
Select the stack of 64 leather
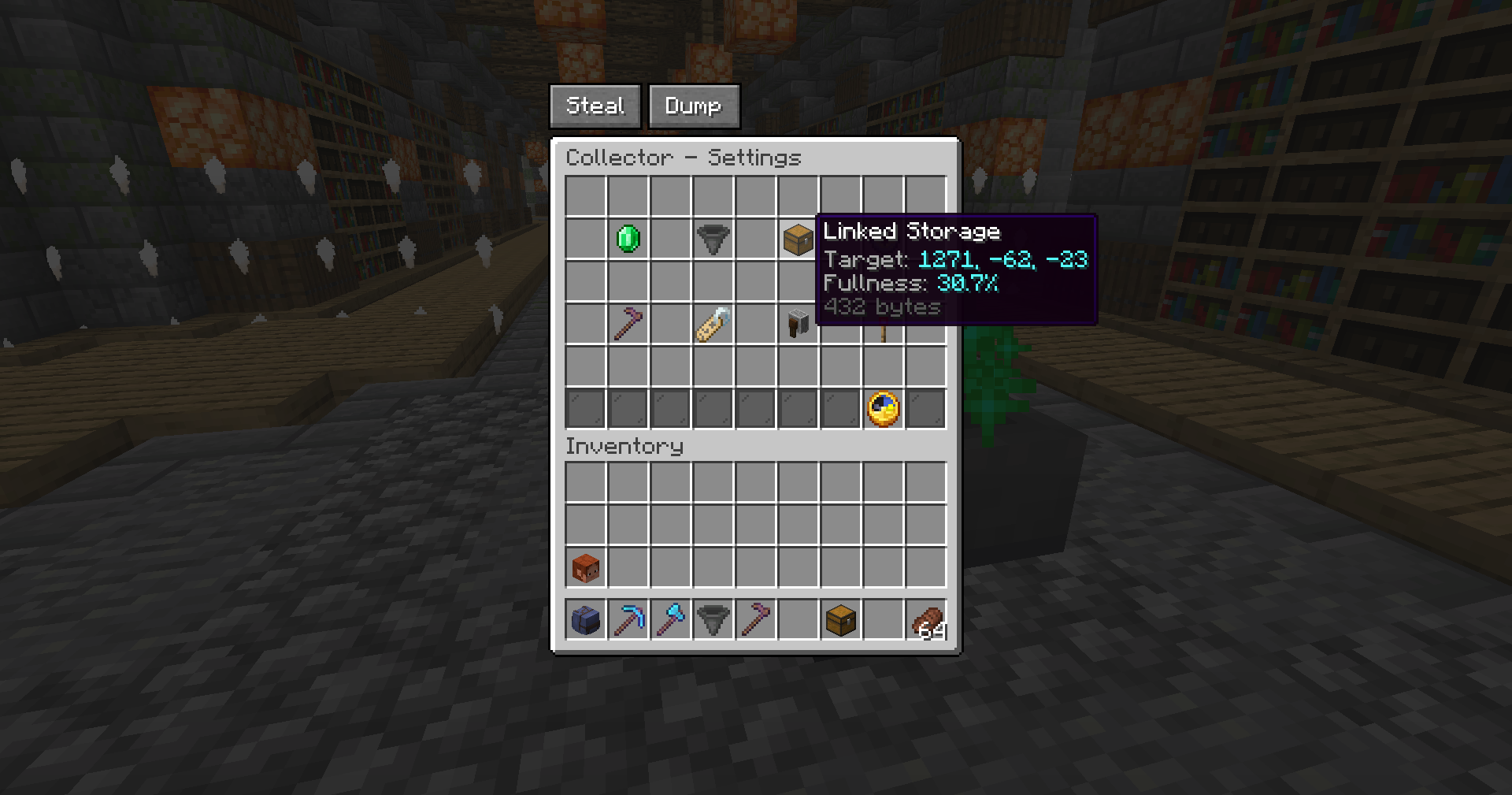coord(926,619)
